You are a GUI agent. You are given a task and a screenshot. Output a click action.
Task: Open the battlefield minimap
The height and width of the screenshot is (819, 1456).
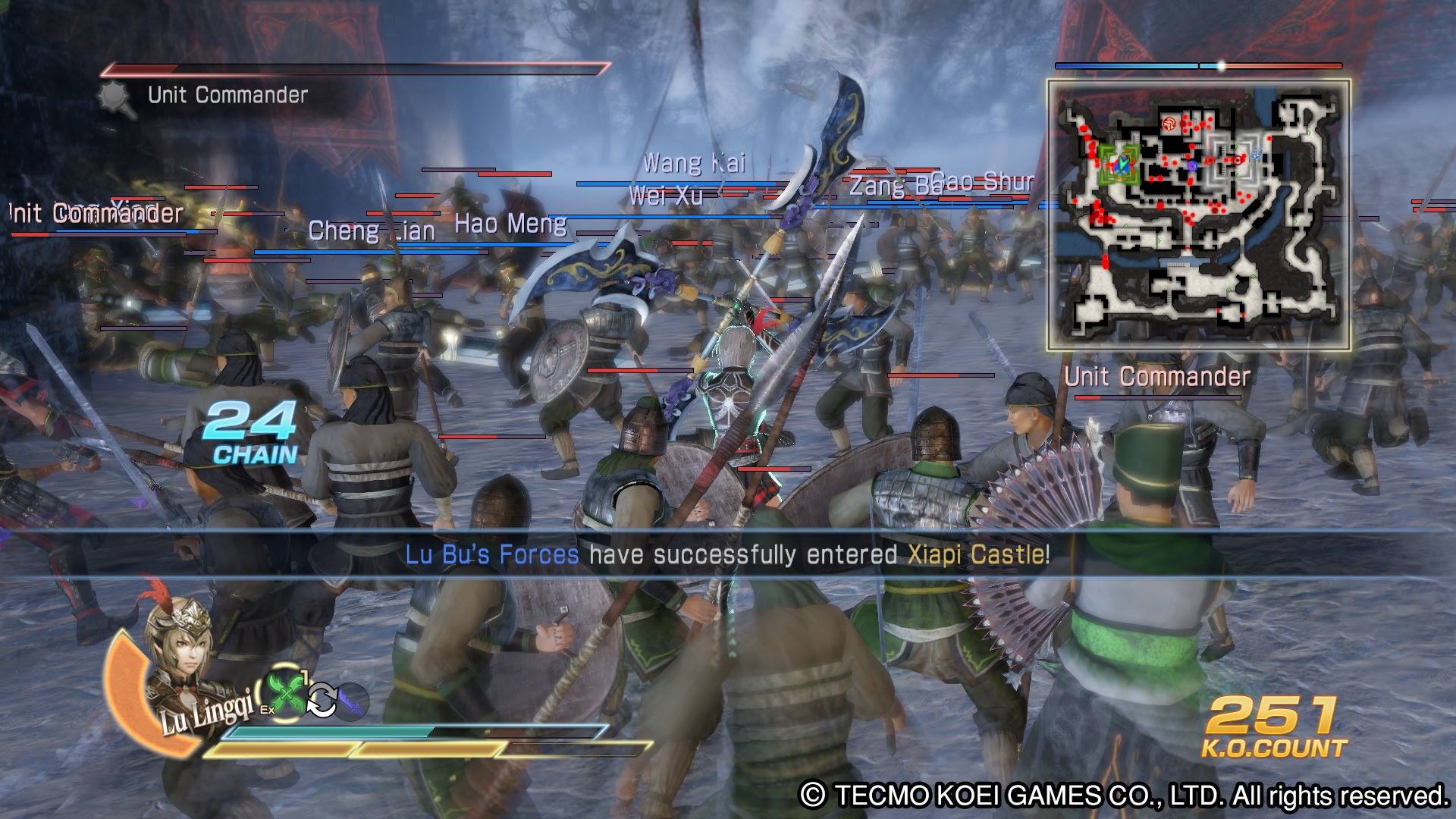(x=1198, y=215)
